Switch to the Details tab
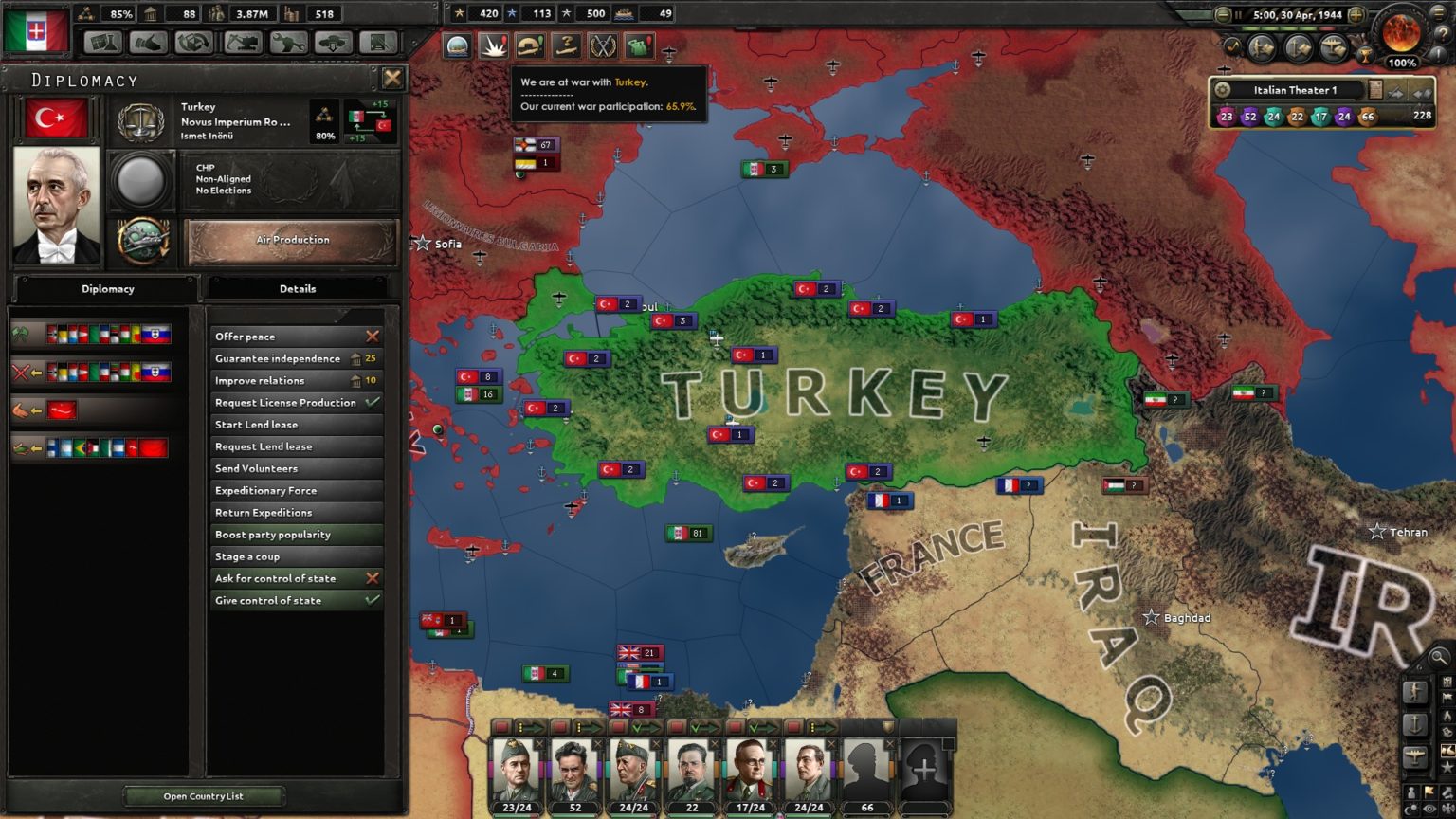 point(297,289)
